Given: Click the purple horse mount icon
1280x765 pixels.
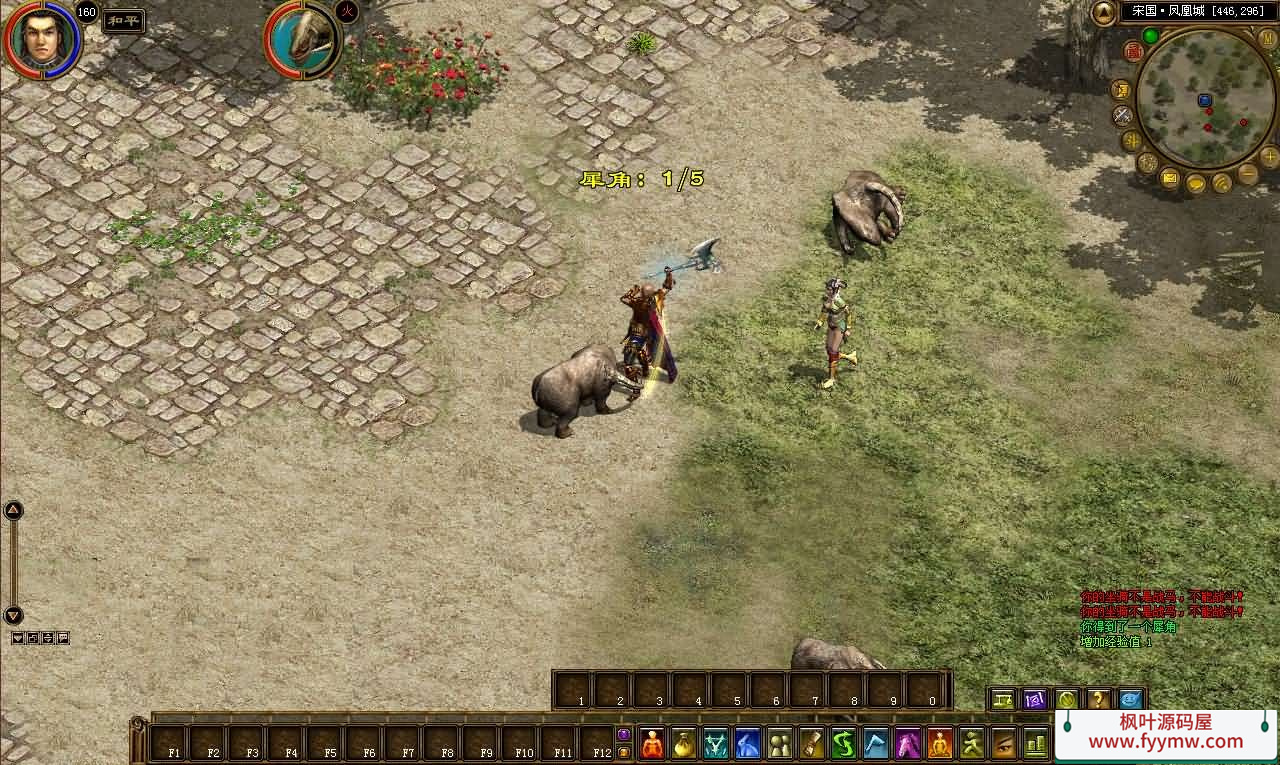Looking at the screenshot, I should (x=908, y=744).
